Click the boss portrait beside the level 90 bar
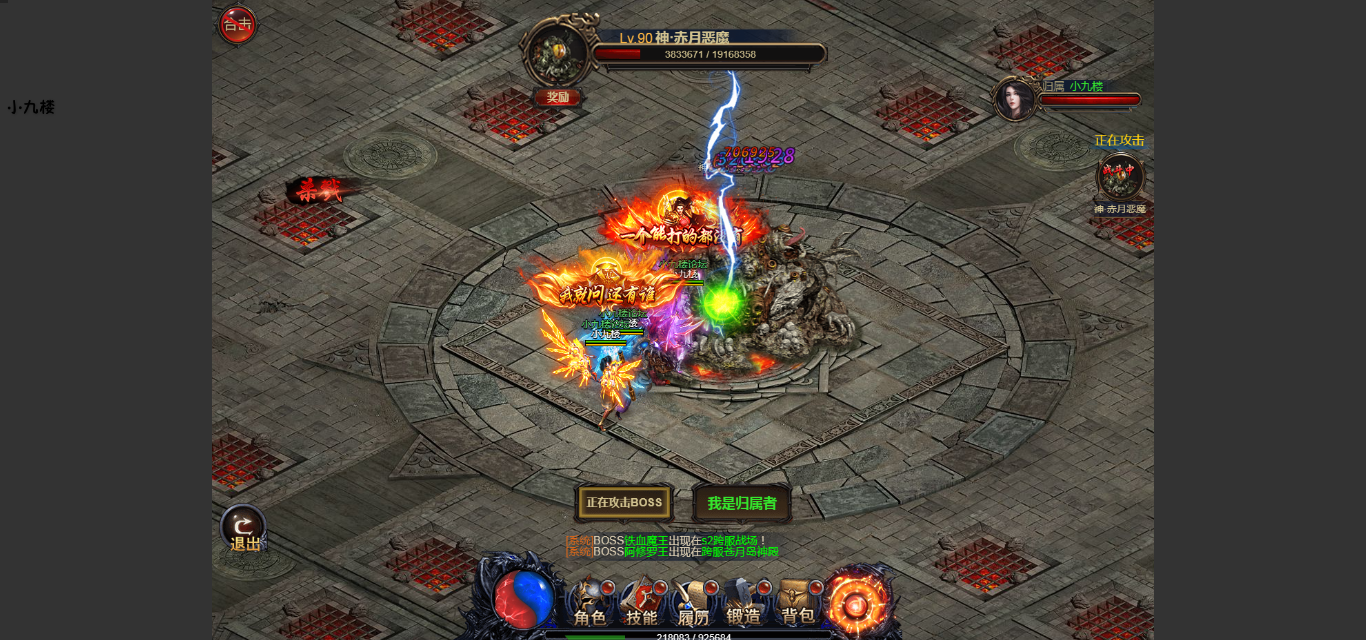The height and width of the screenshot is (640, 1366). tap(557, 52)
